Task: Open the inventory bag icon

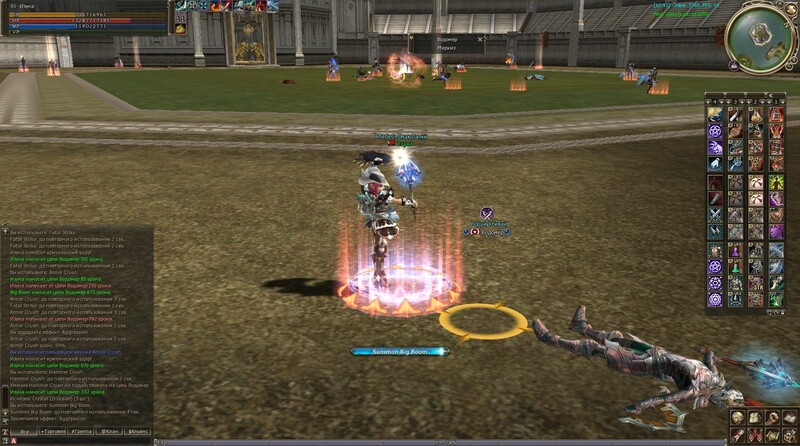Action: point(754,418)
